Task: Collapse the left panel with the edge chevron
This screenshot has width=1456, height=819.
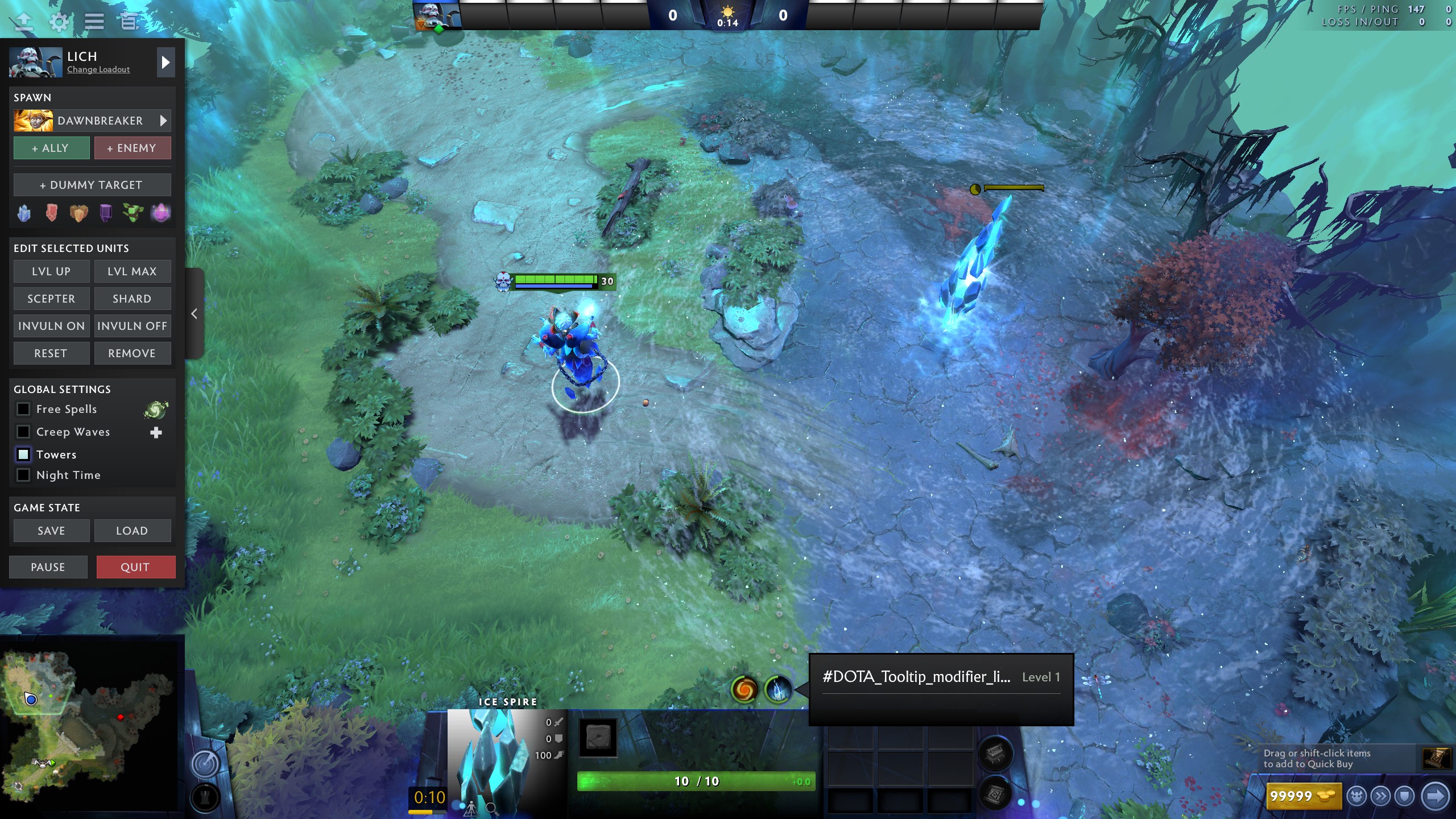Action: click(x=194, y=313)
